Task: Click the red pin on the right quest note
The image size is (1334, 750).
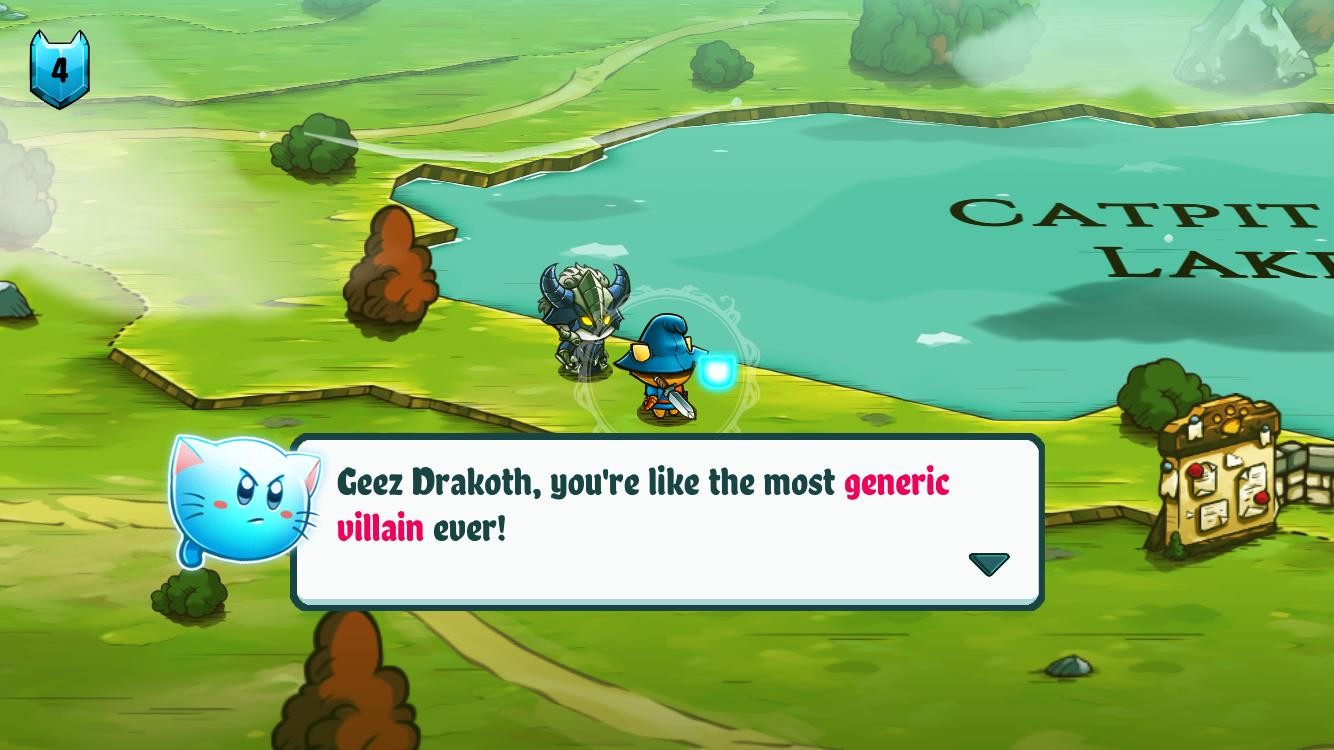Action: point(1261,498)
